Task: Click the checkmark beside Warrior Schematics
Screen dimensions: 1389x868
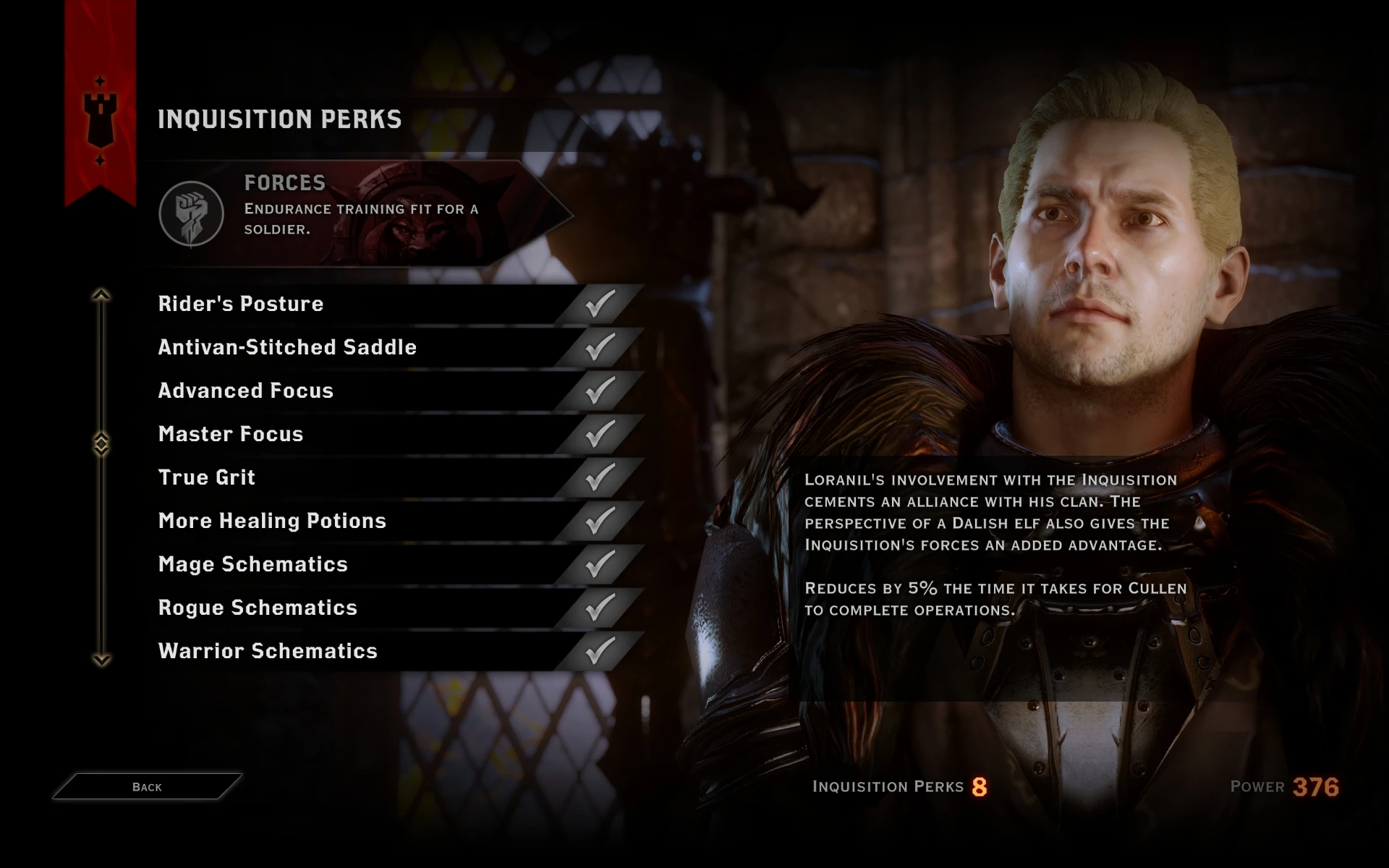Action: tap(598, 650)
